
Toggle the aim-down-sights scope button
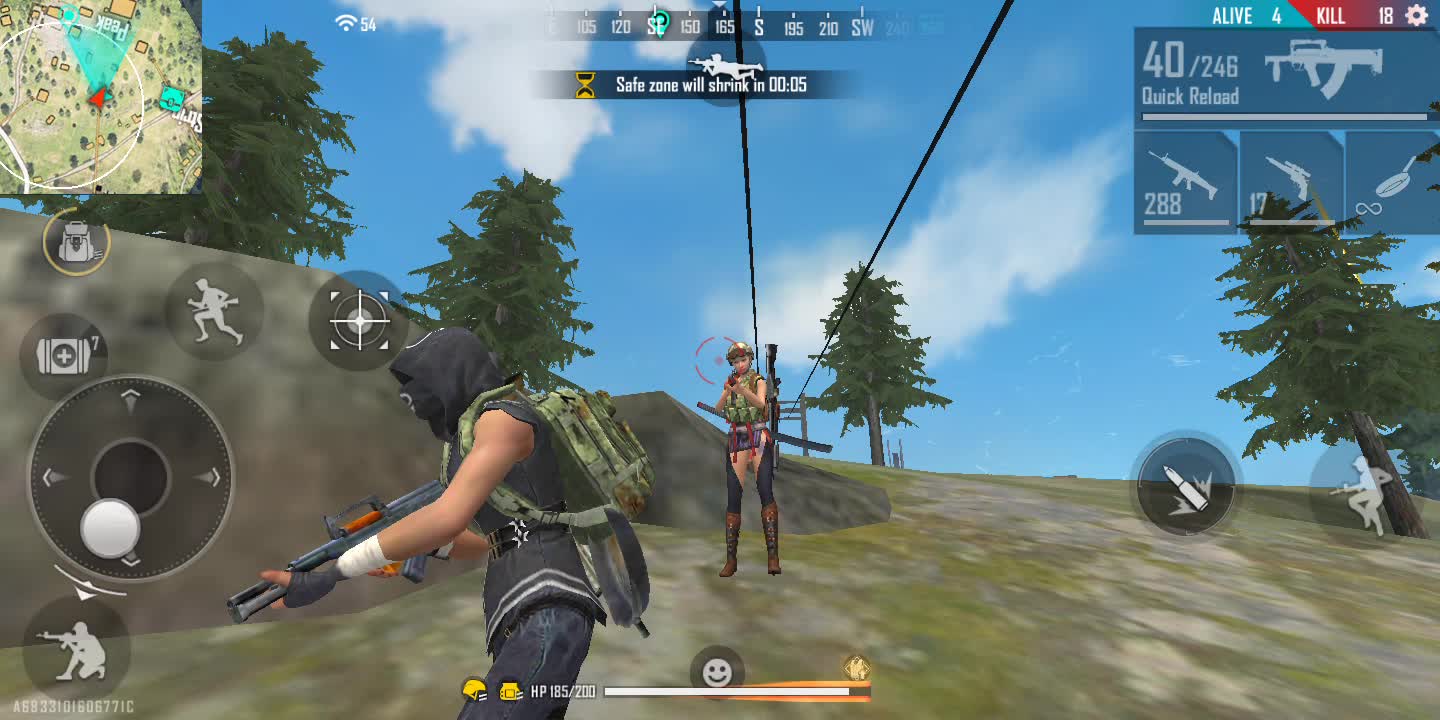[x=359, y=321]
